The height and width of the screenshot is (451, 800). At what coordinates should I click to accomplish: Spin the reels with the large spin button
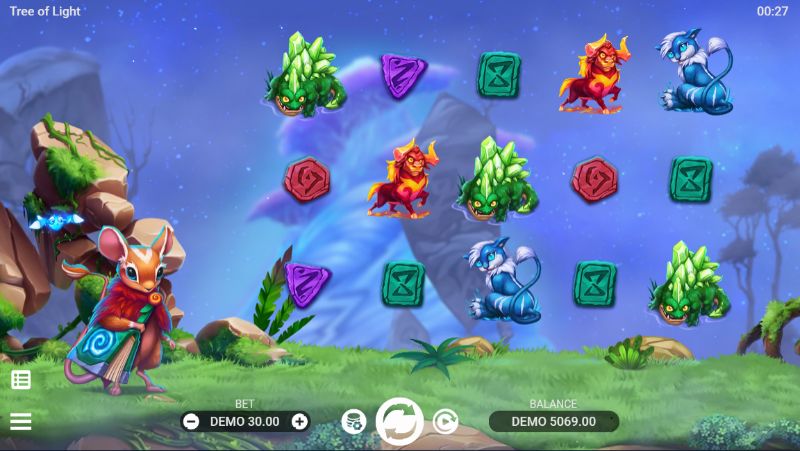399,421
